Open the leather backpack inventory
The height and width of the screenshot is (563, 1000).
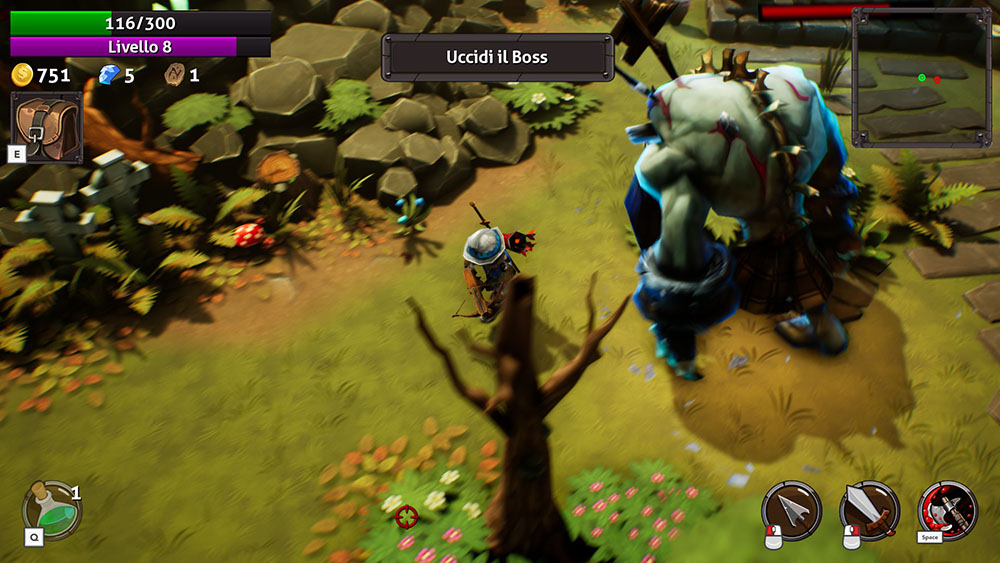(46, 127)
